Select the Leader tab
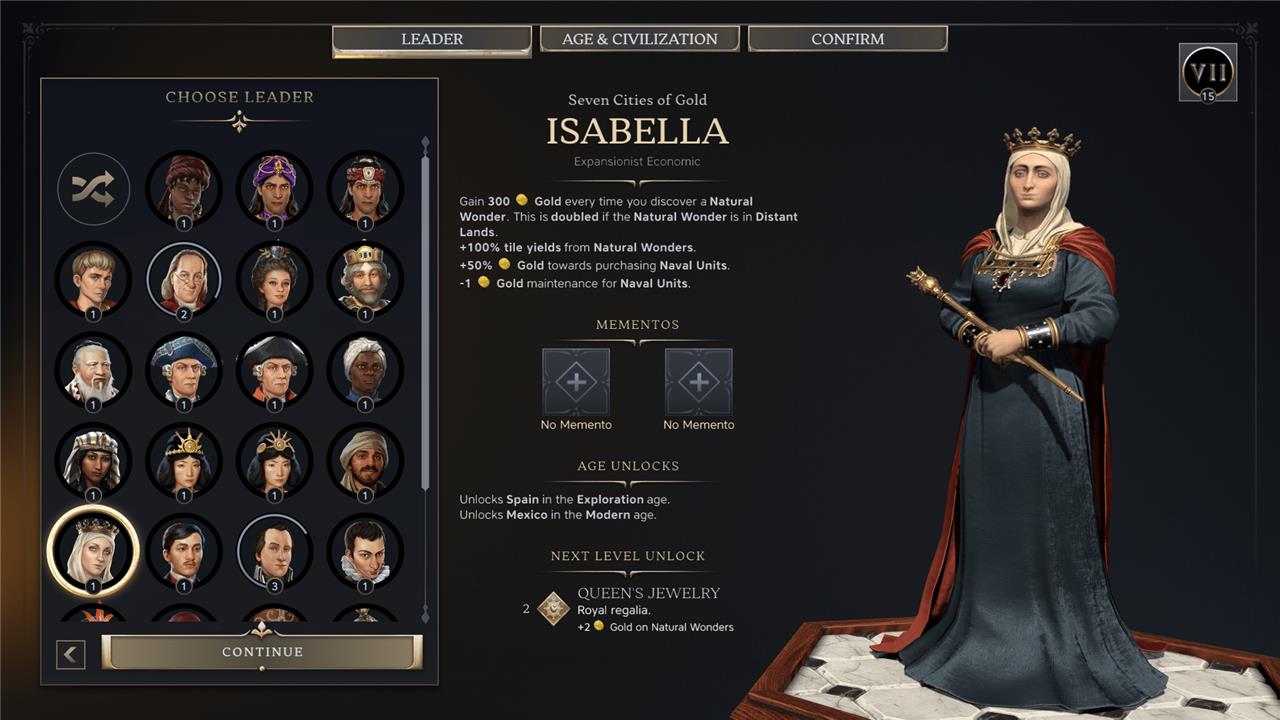1280x720 pixels. coord(432,39)
